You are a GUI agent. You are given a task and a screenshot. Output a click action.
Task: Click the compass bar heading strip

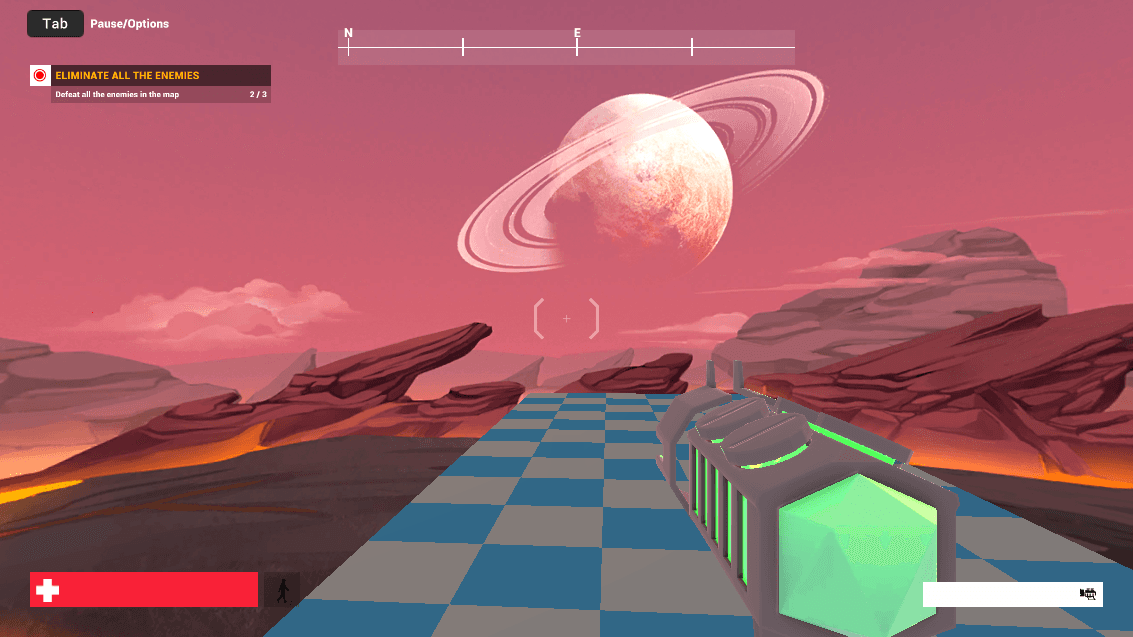tap(566, 47)
